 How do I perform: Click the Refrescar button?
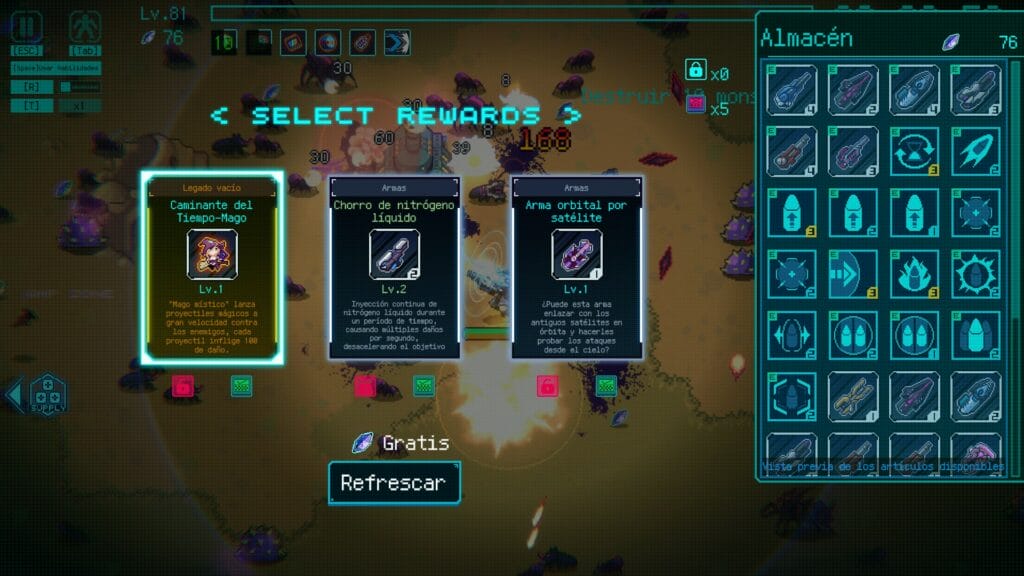point(394,483)
